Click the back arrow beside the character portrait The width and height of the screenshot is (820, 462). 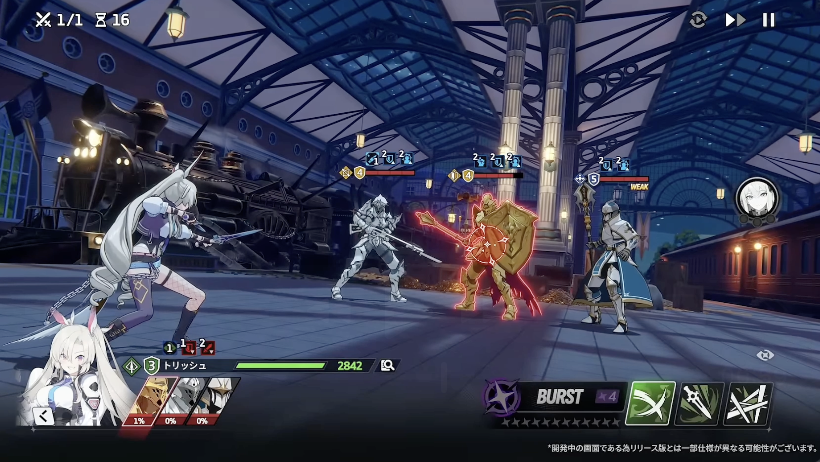coord(43,415)
